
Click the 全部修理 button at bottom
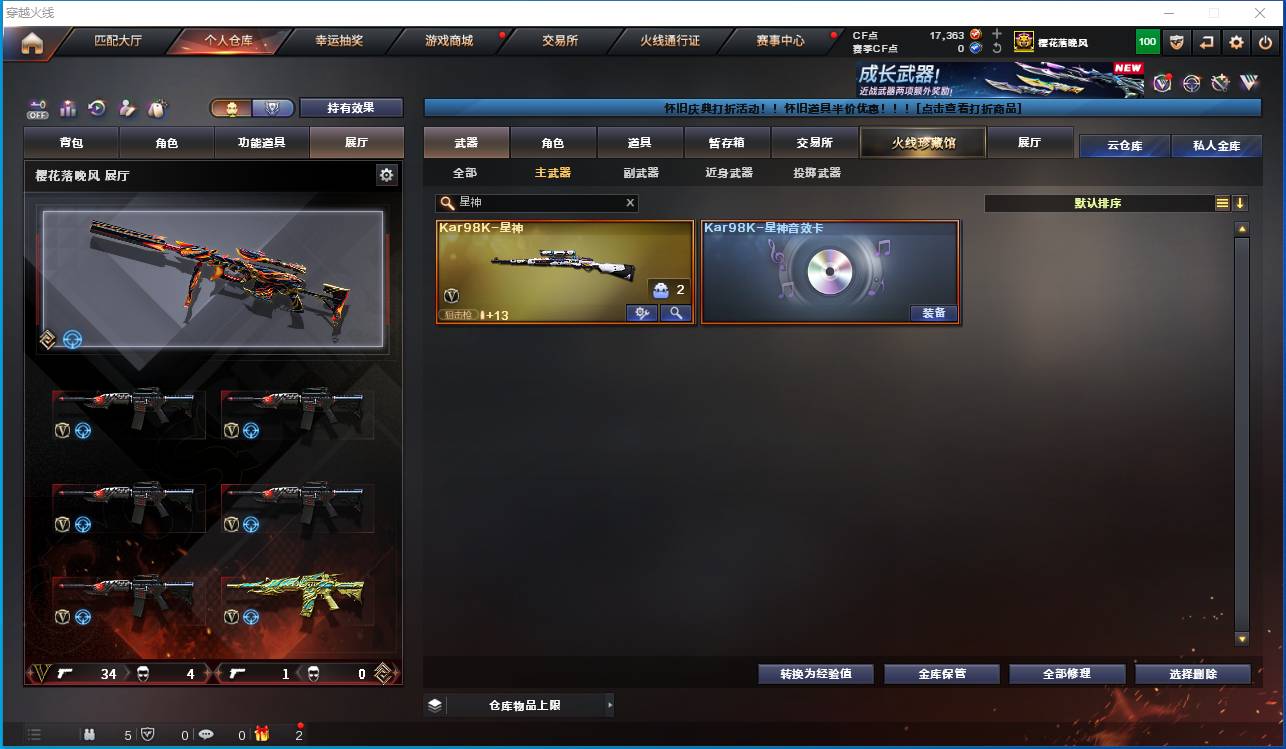1067,673
